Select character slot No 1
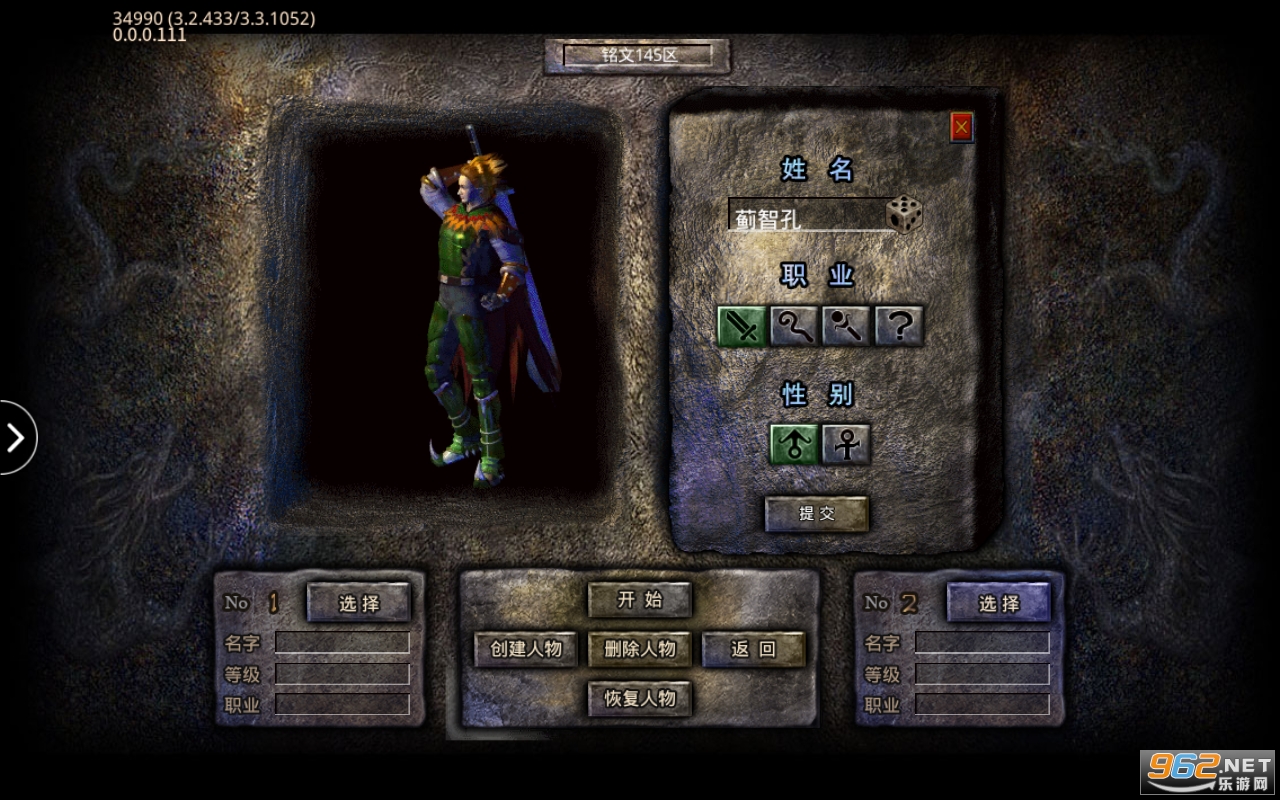 pos(358,603)
